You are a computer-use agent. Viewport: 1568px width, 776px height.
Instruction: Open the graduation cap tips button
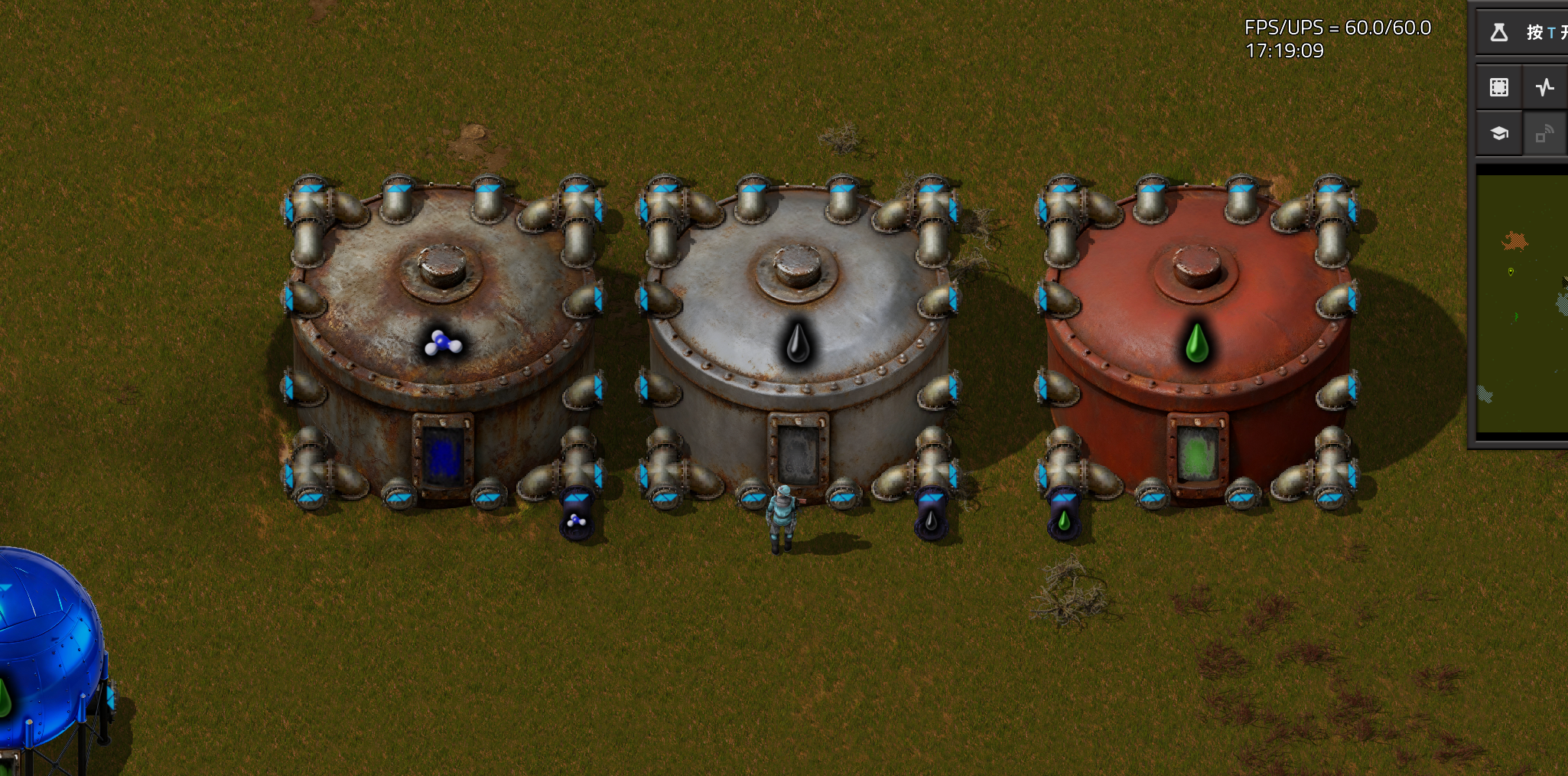[x=1498, y=134]
